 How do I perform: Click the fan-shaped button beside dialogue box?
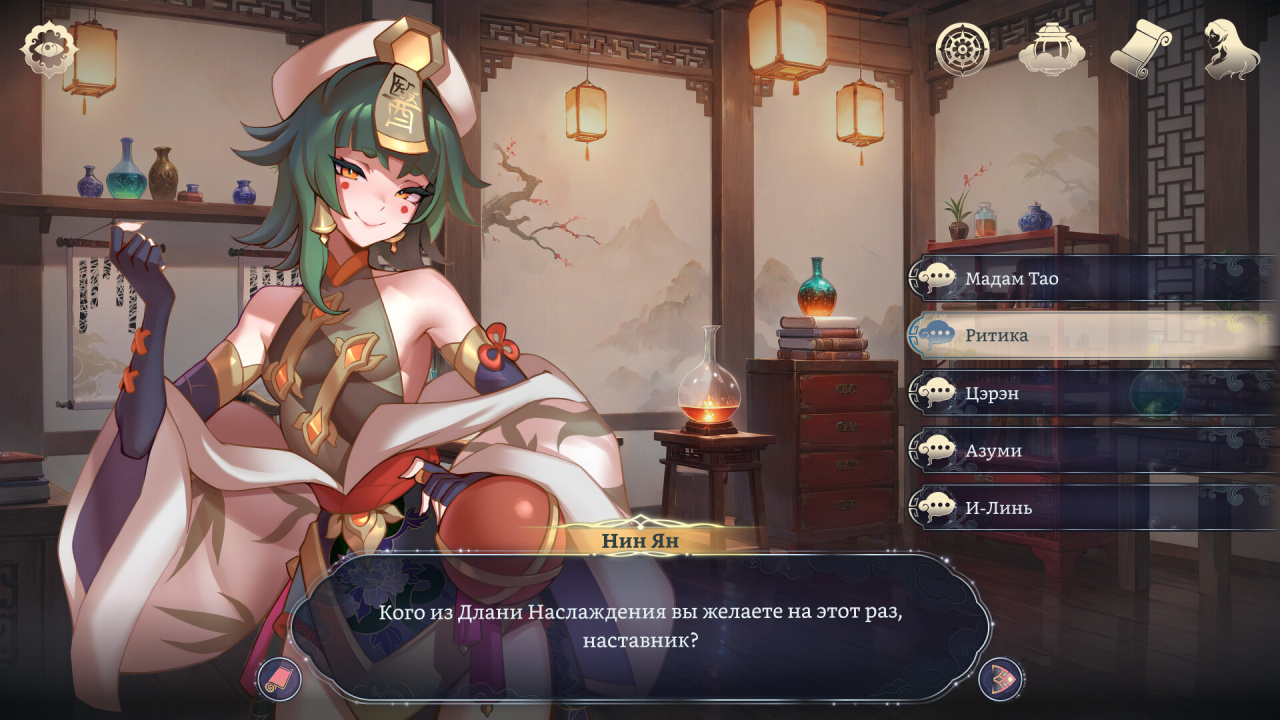[x=999, y=679]
